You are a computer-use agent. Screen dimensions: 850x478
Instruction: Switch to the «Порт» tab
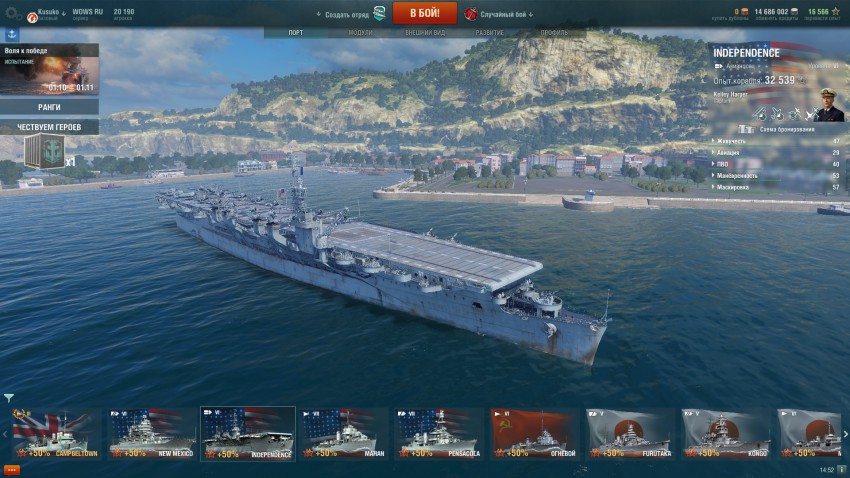(x=296, y=33)
